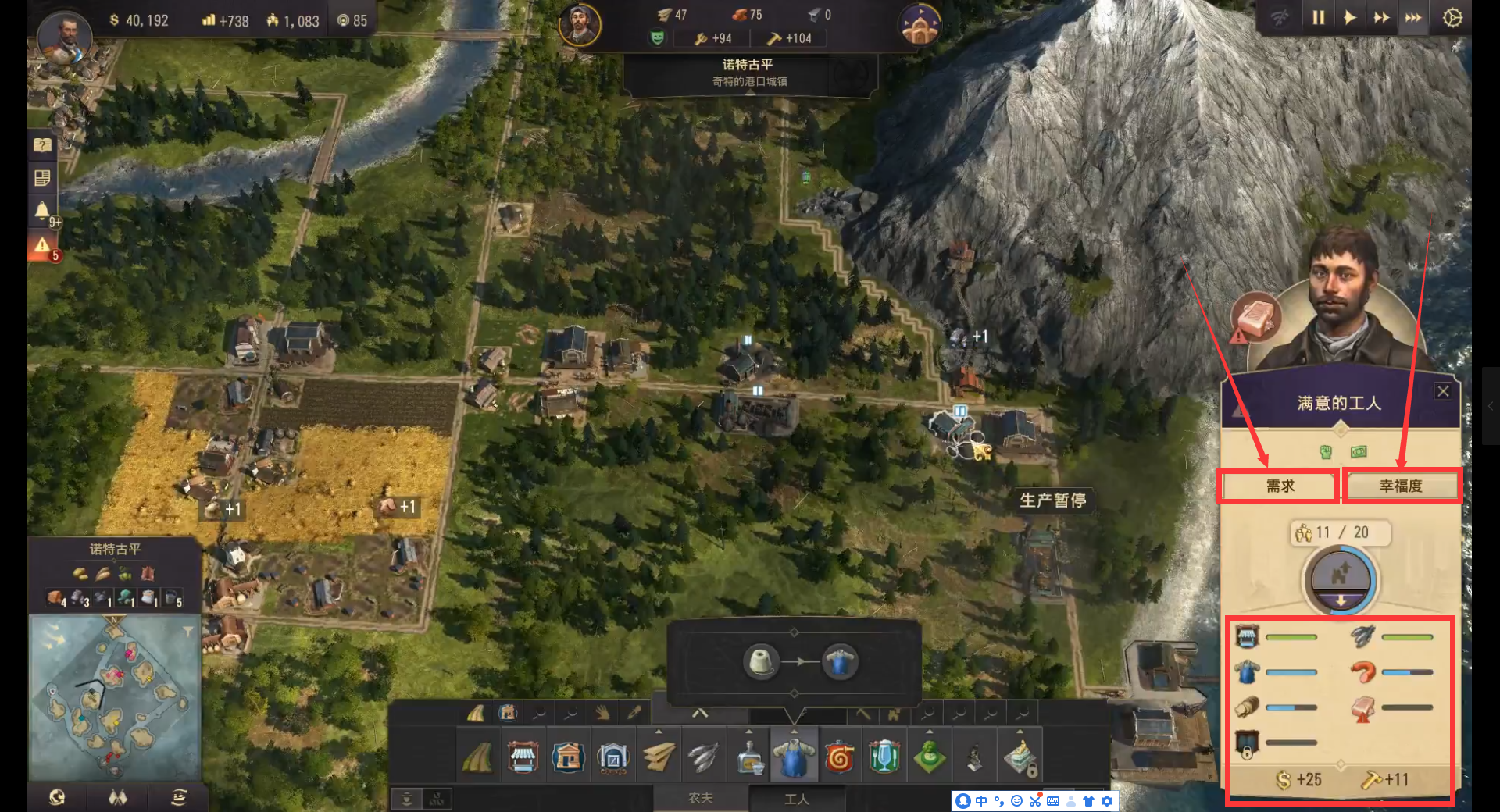The width and height of the screenshot is (1500, 812).
Task: Open the question-mark help book
Action: point(42,144)
